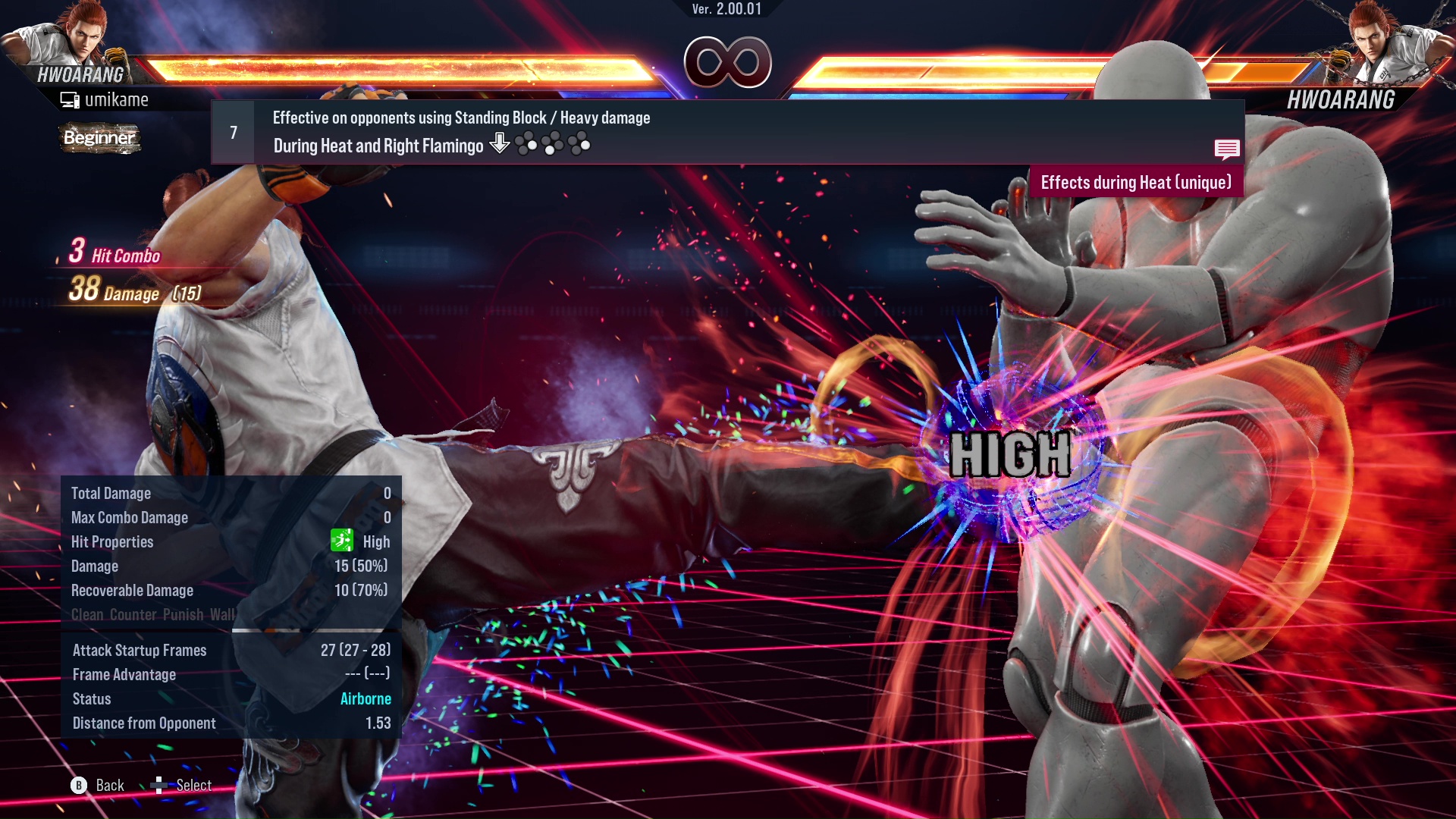Select the last button input notation icon
The width and height of the screenshot is (1456, 819).
click(x=581, y=143)
